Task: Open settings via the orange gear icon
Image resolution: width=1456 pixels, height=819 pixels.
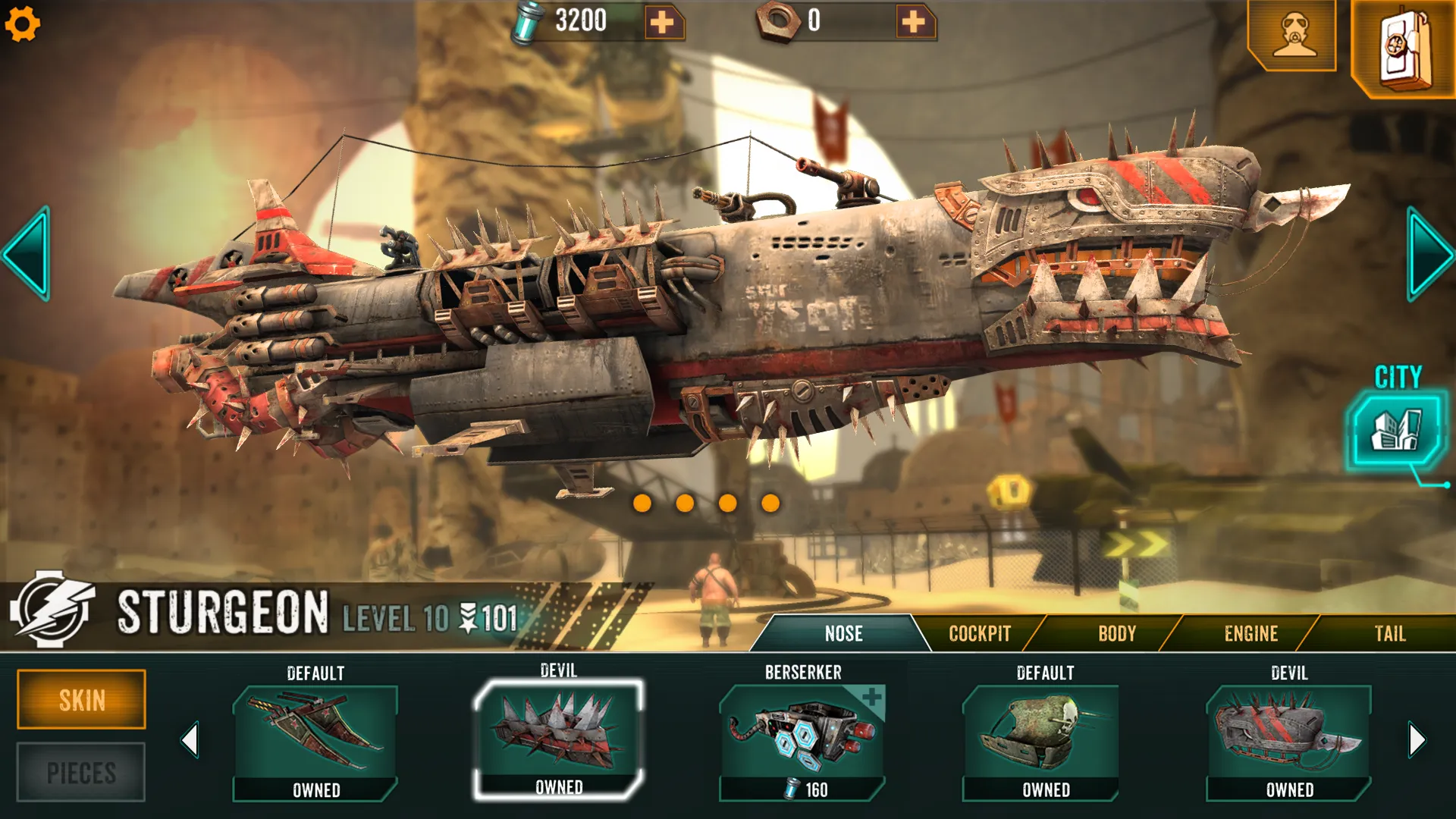Action: [x=22, y=24]
